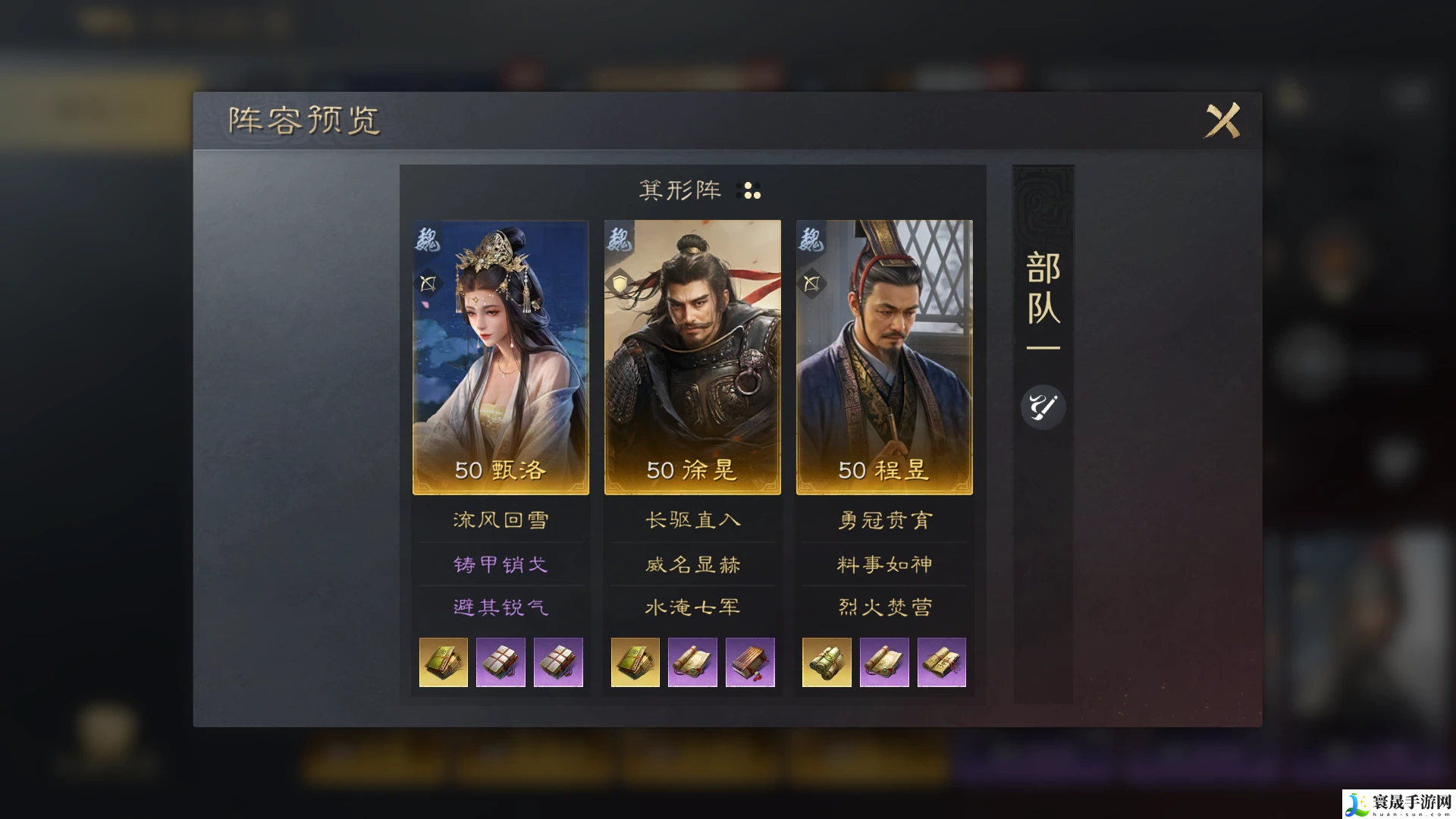View the 流风回雪 skill
Viewport: 1456px width, 819px height.
point(500,520)
